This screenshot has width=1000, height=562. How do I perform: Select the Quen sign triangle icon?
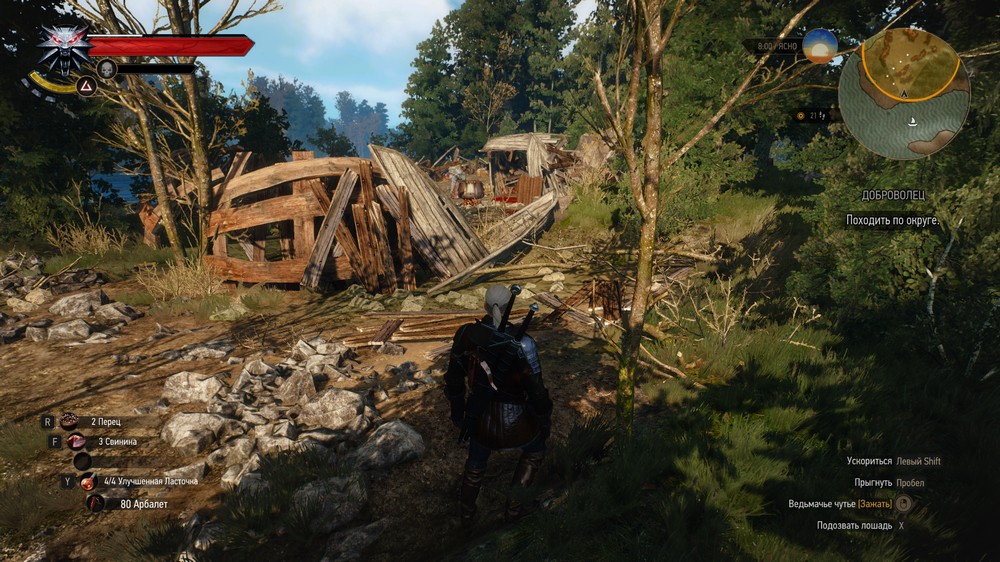pyautogui.click(x=86, y=86)
